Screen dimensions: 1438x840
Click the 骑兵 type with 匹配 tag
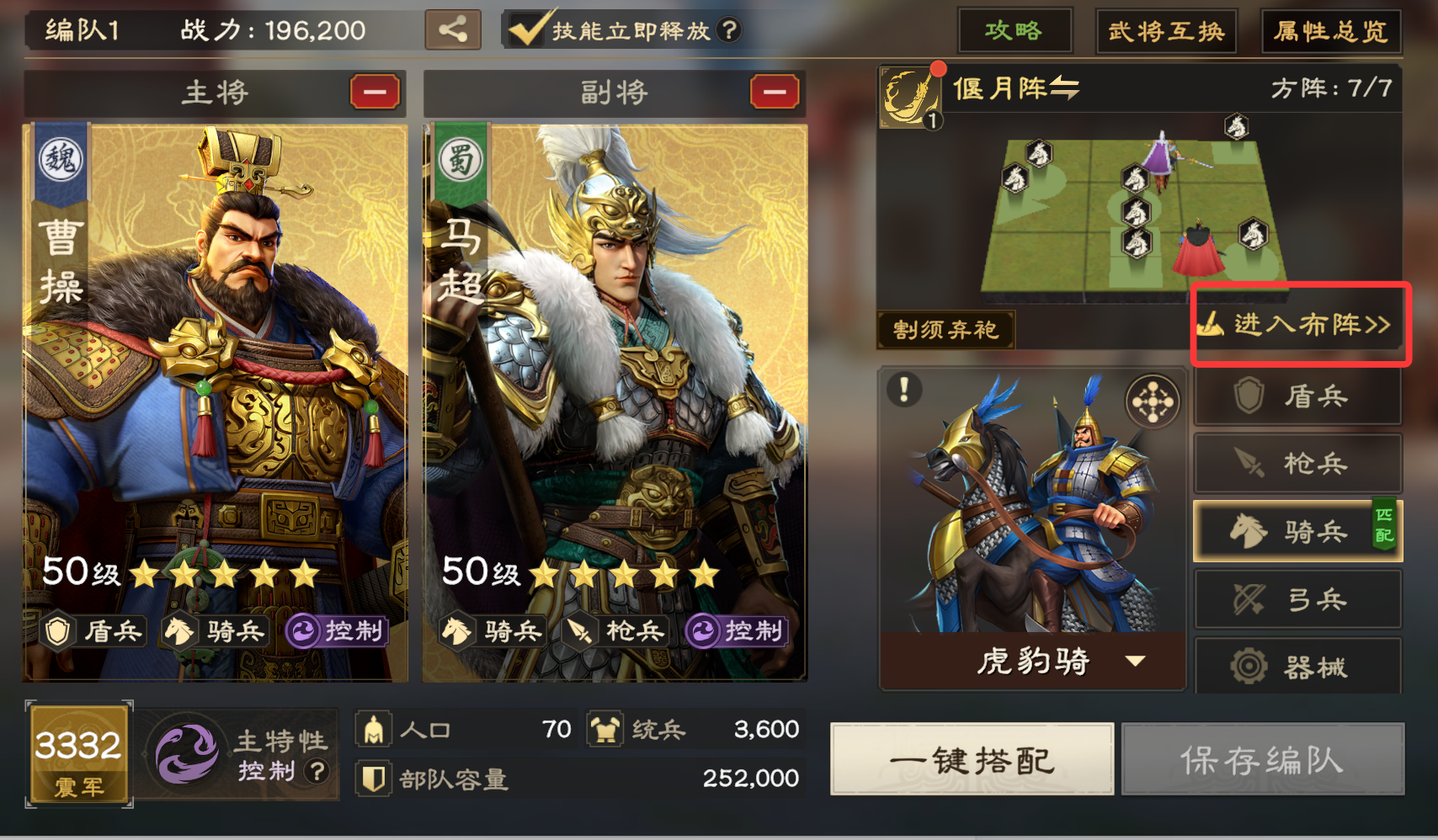[x=1297, y=530]
